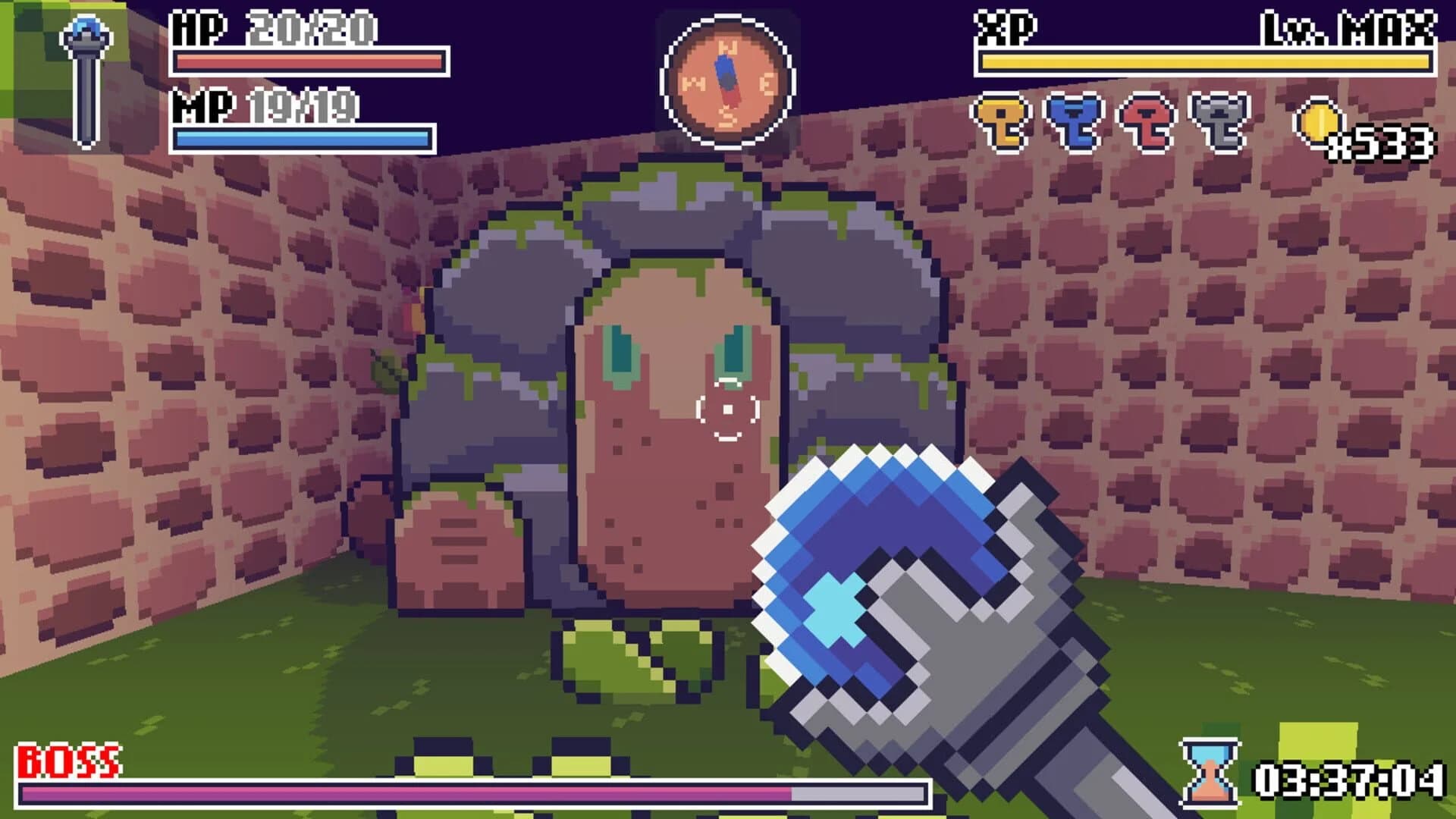Open the compass at top center
Image resolution: width=1456 pixels, height=819 pixels.
[x=726, y=76]
